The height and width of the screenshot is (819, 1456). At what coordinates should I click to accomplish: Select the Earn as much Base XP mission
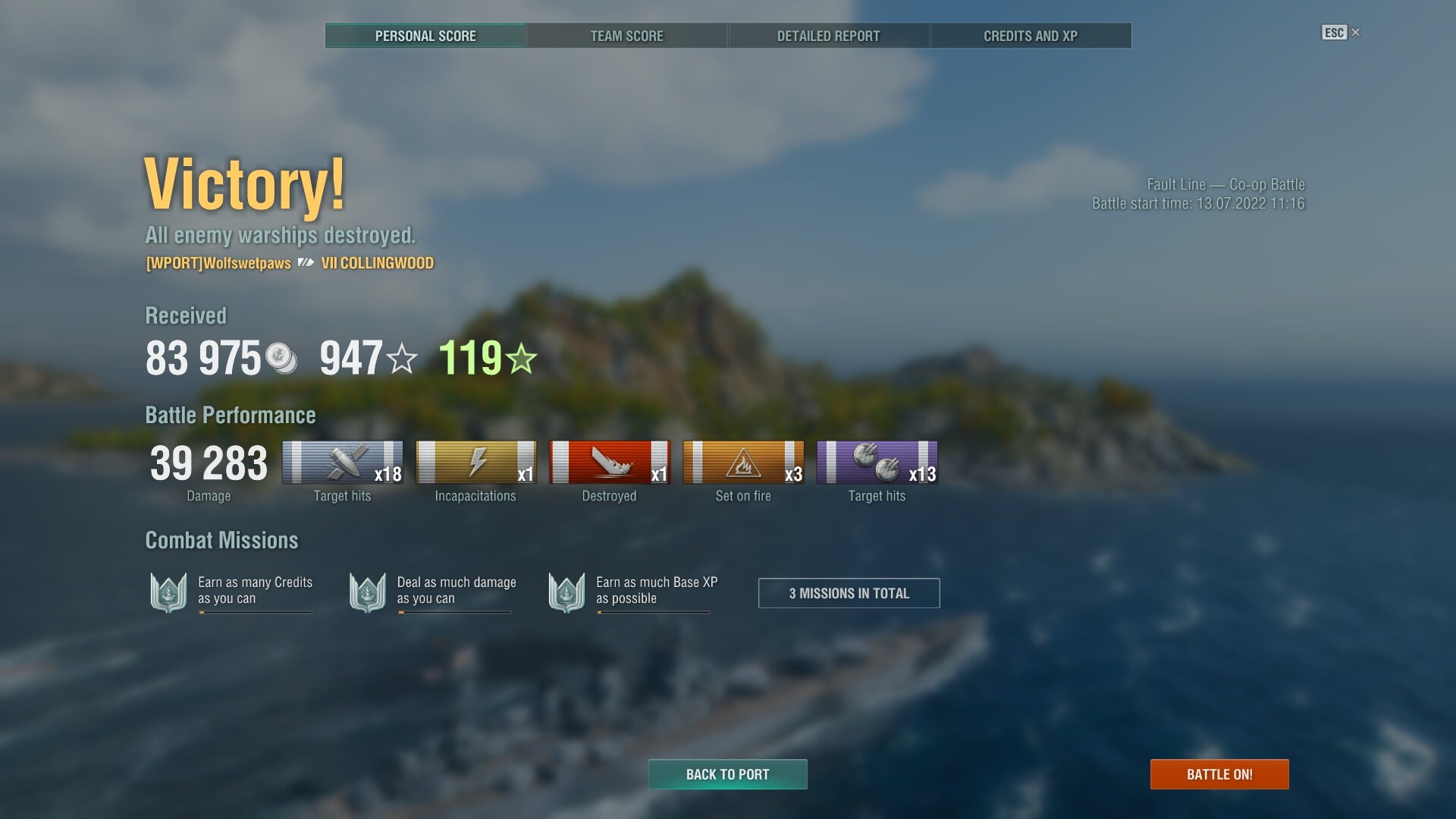pyautogui.click(x=631, y=591)
